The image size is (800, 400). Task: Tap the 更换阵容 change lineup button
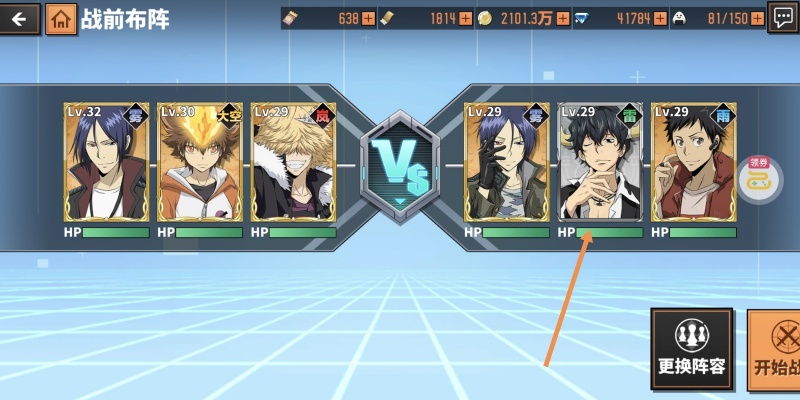click(691, 347)
